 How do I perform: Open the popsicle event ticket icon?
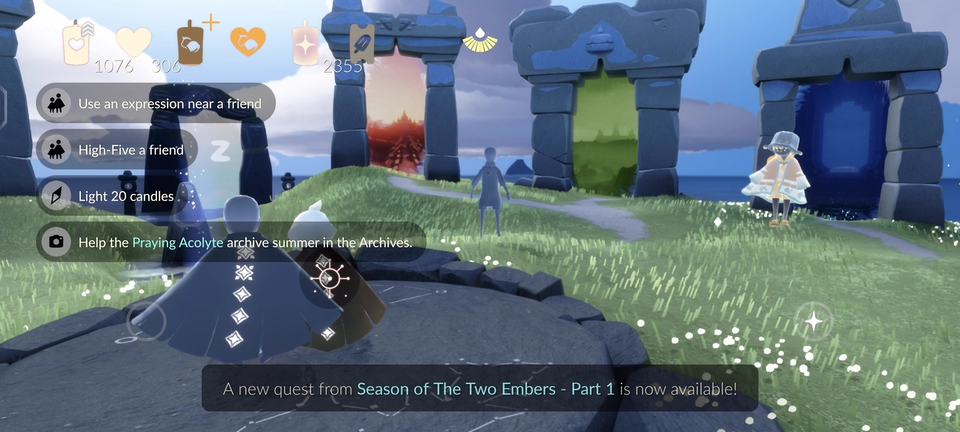(x=362, y=45)
